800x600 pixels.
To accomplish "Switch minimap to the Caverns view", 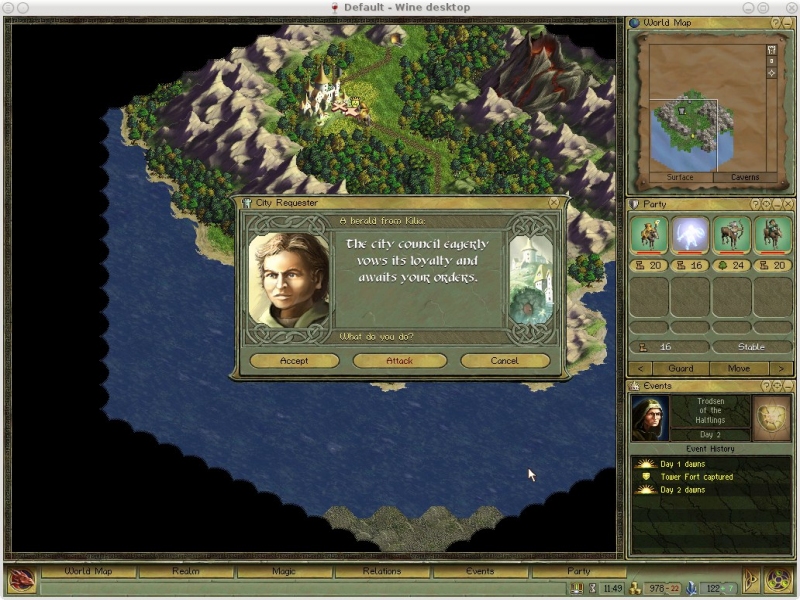I will click(745, 178).
